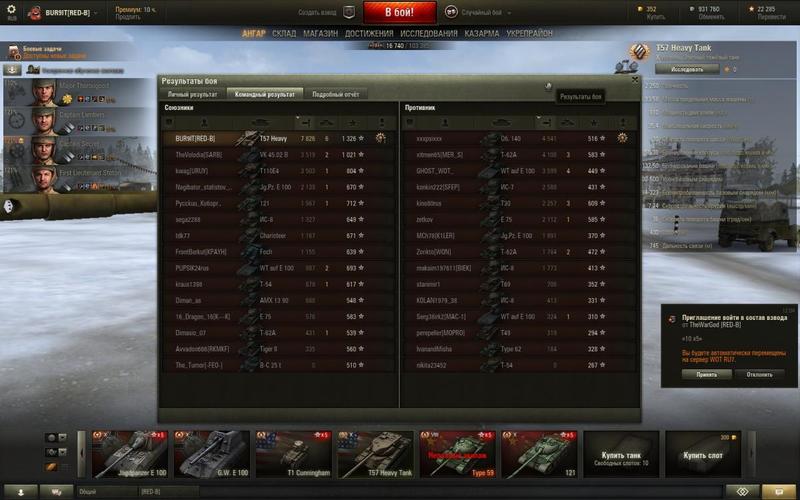The height and width of the screenshot is (500, 800).
Task: Click the Купить слот button
Action: tap(702, 455)
